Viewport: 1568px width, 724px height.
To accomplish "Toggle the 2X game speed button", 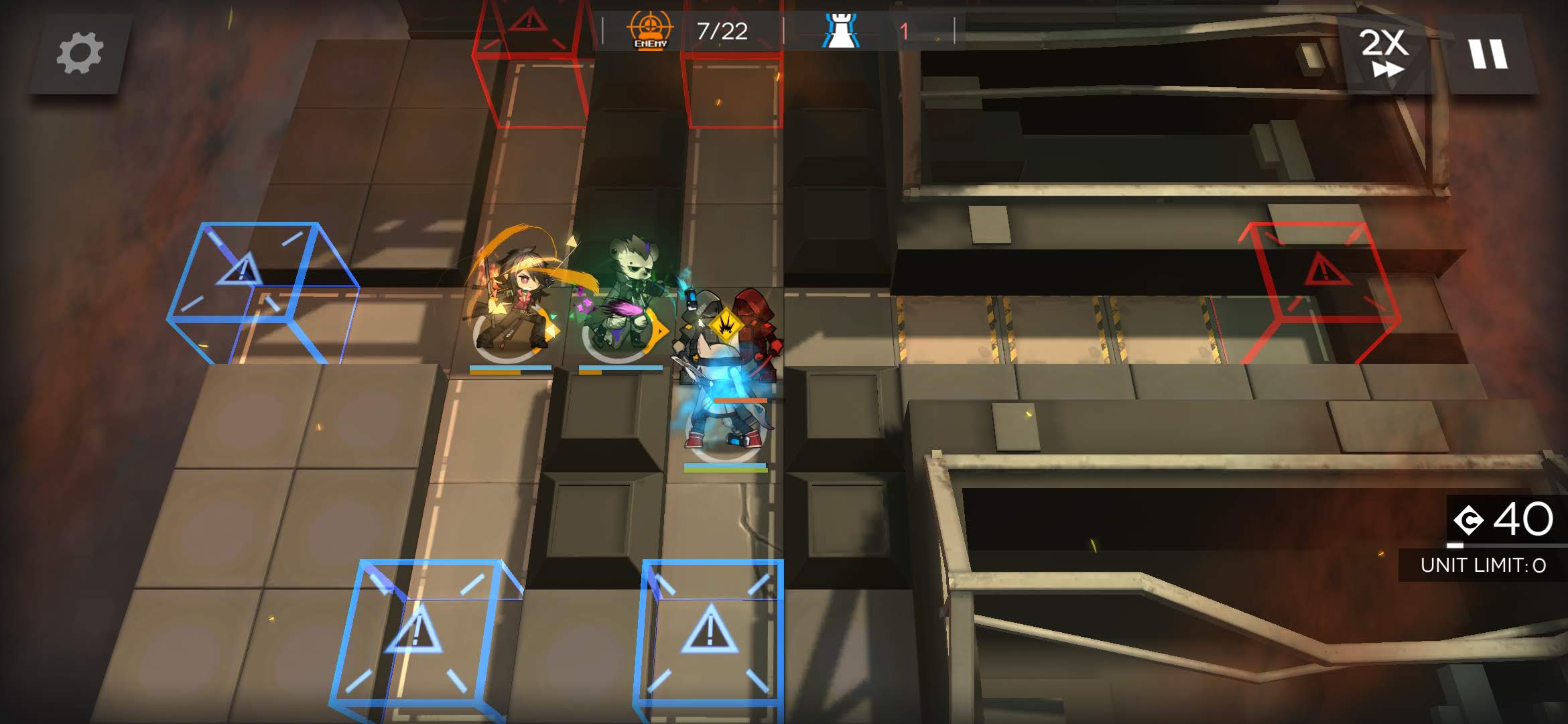I will 1384,54.
